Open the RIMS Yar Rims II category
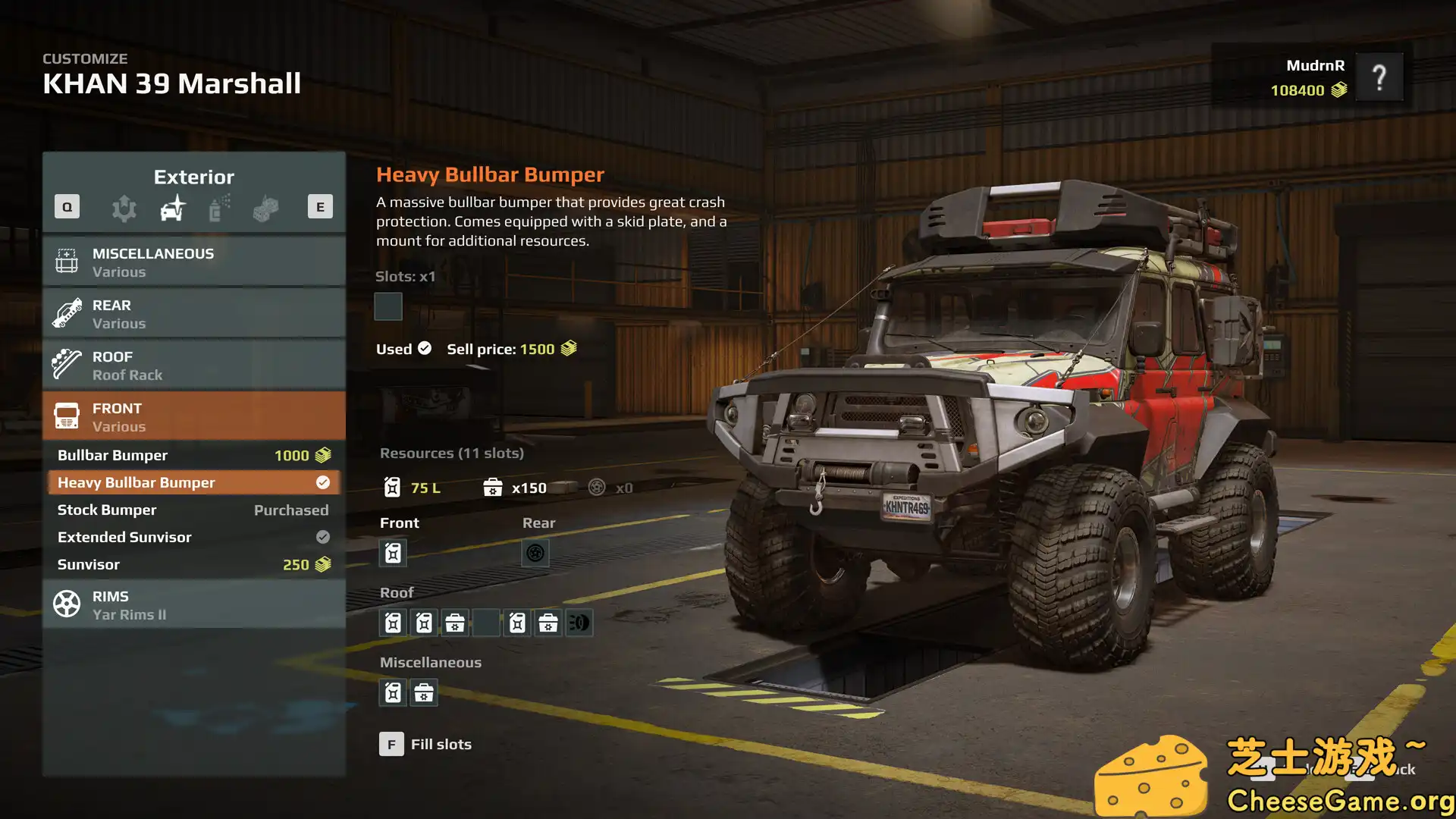 pyautogui.click(x=194, y=604)
